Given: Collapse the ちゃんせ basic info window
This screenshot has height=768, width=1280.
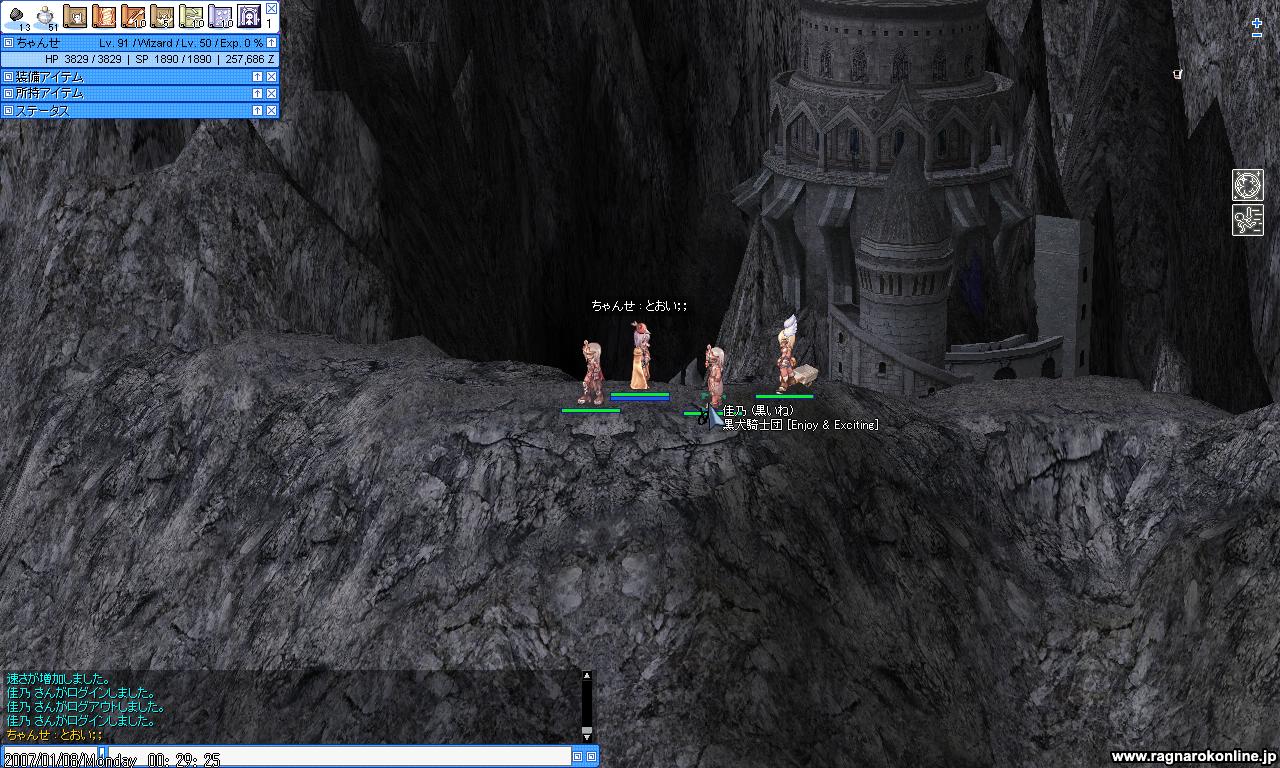Looking at the screenshot, I should click(271, 43).
